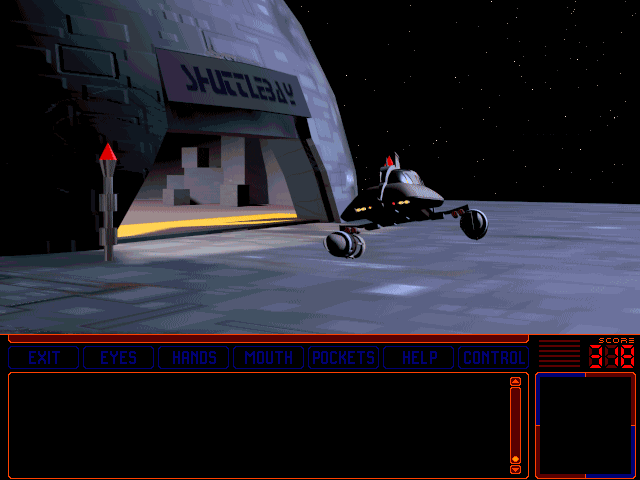Click the EXIT command button
This screenshot has height=480, width=640.
tap(44, 358)
